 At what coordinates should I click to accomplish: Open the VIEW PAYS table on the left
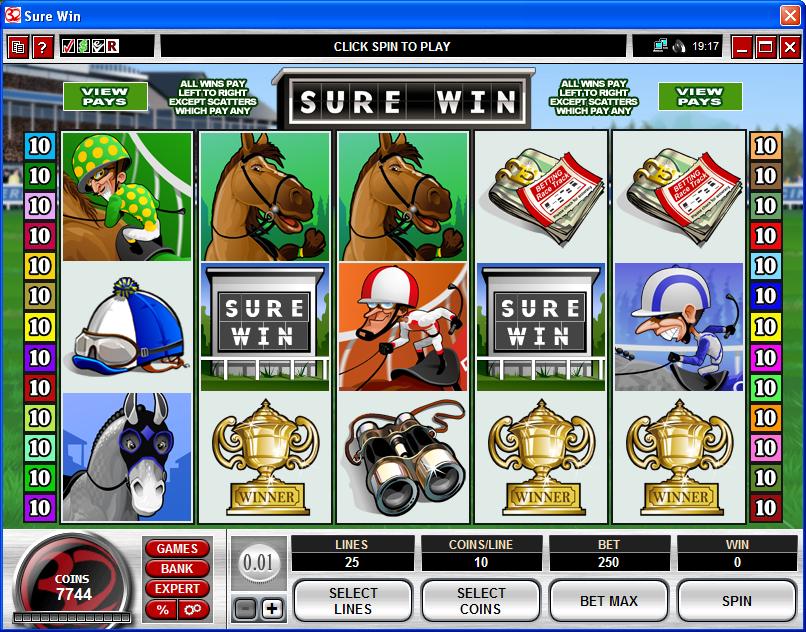click(105, 96)
